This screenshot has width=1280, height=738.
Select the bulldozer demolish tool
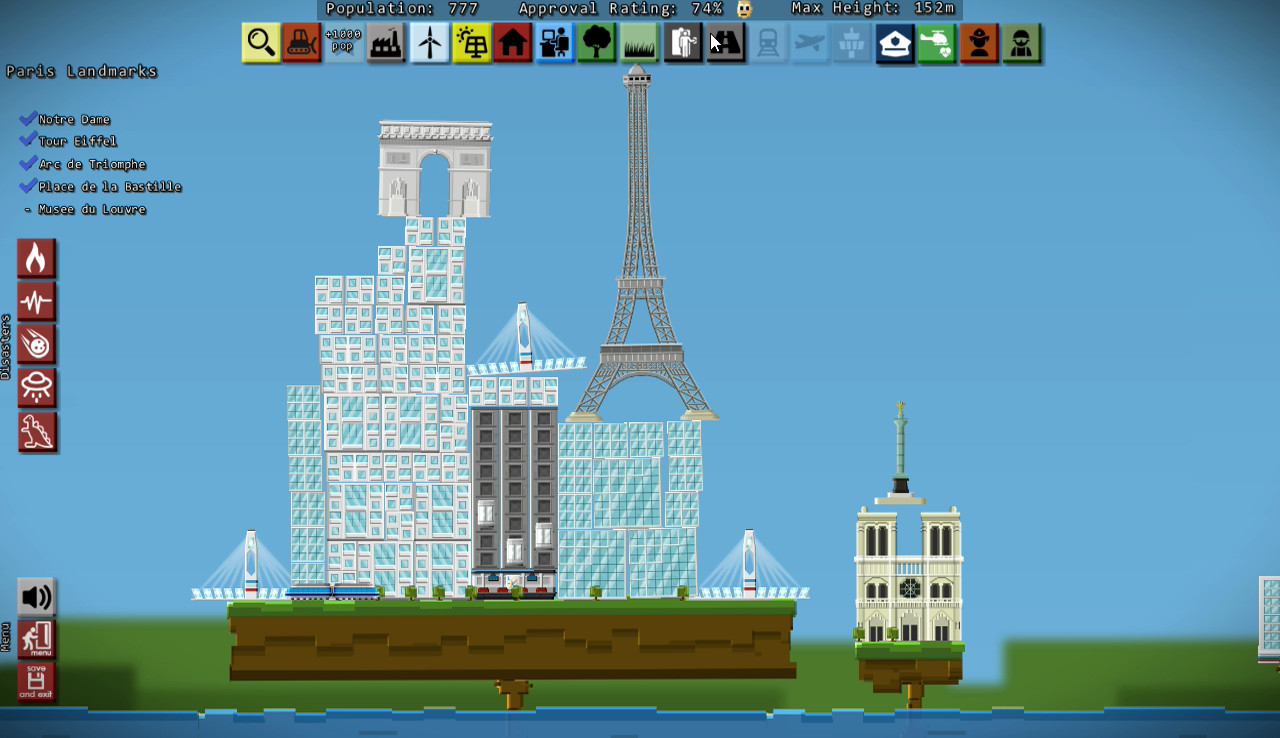coord(302,42)
